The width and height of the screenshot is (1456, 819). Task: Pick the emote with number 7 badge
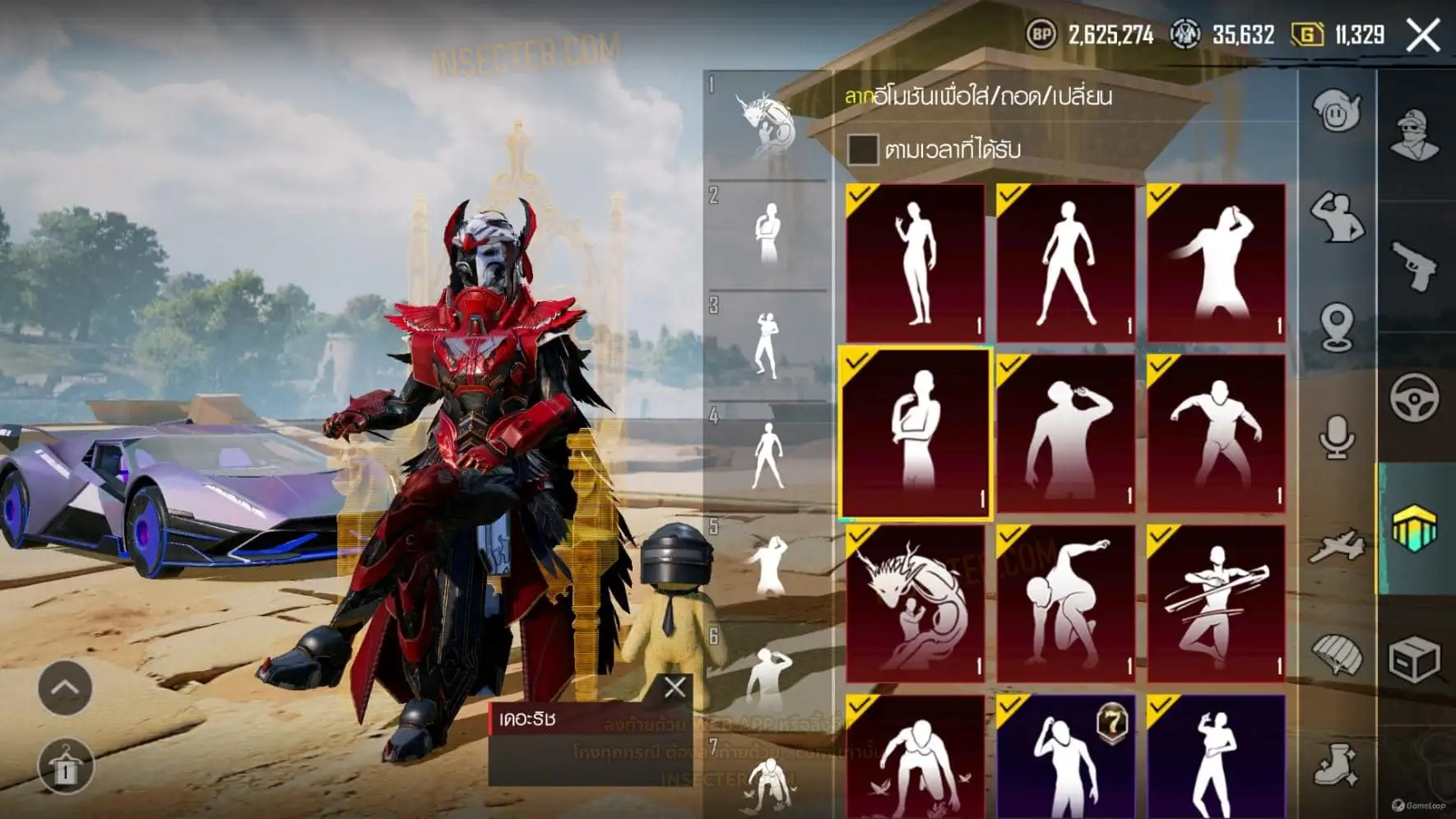(x=1065, y=757)
